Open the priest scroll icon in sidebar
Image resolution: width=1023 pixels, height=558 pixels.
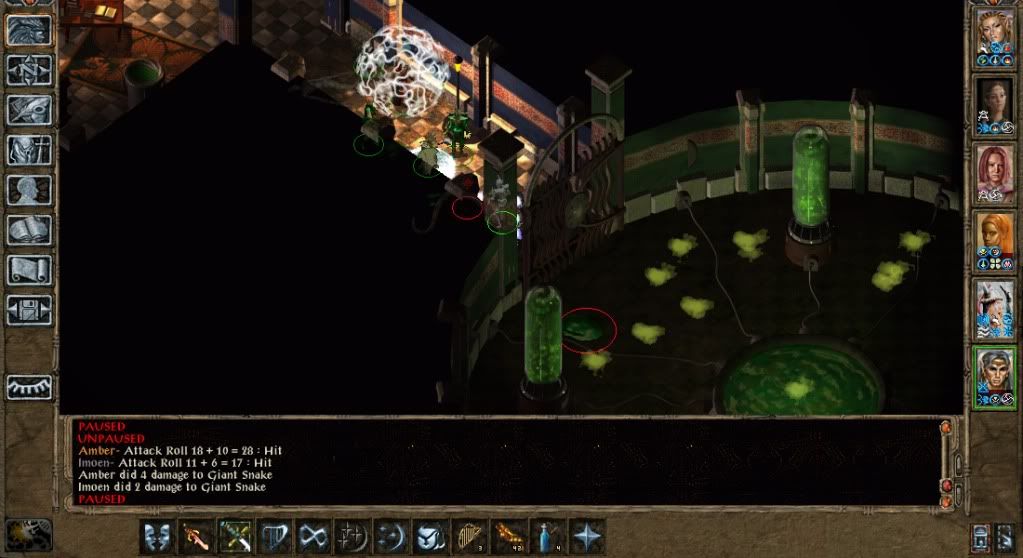click(28, 270)
